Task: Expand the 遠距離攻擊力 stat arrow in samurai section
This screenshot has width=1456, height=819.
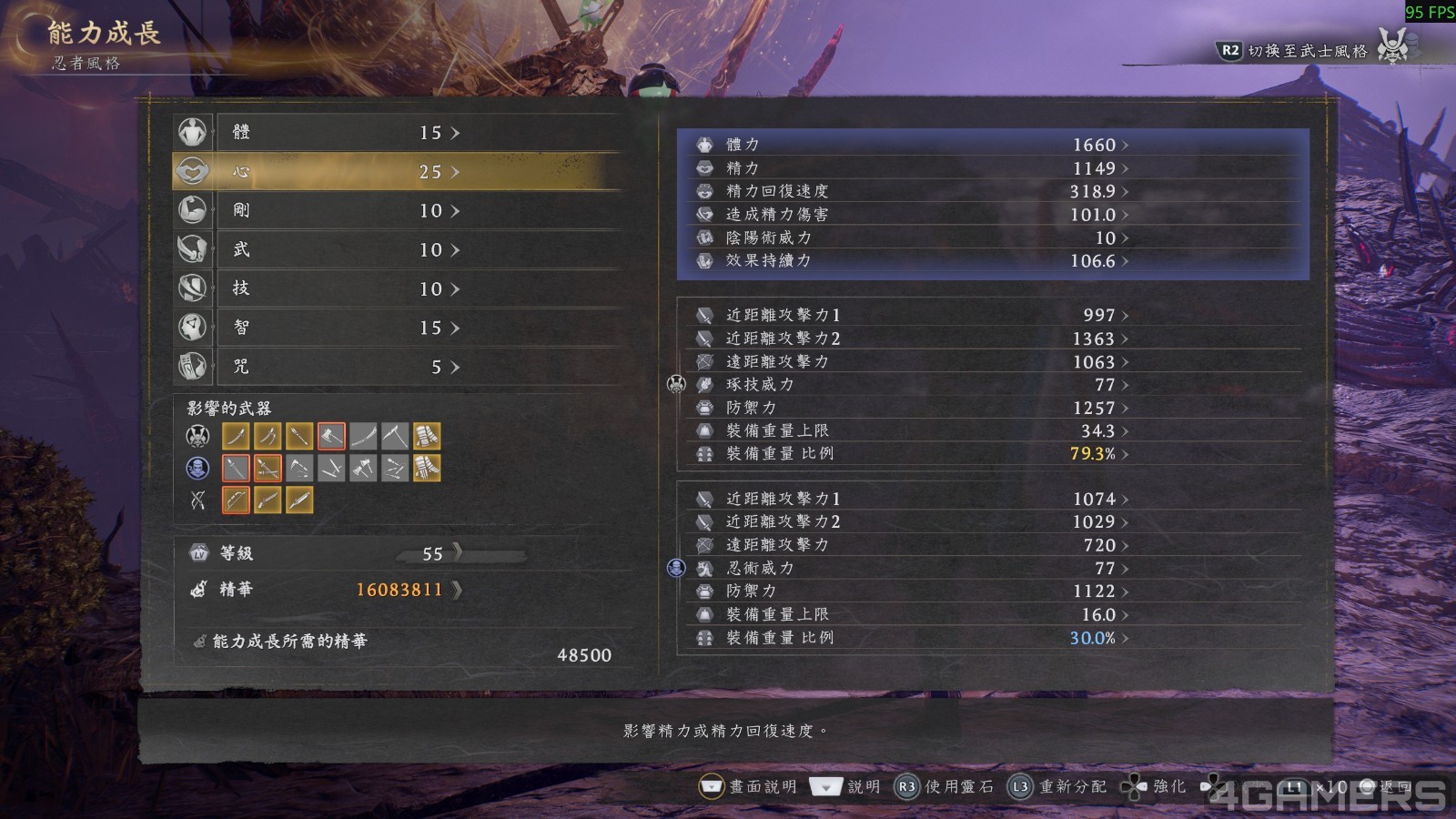Action: [x=1126, y=361]
